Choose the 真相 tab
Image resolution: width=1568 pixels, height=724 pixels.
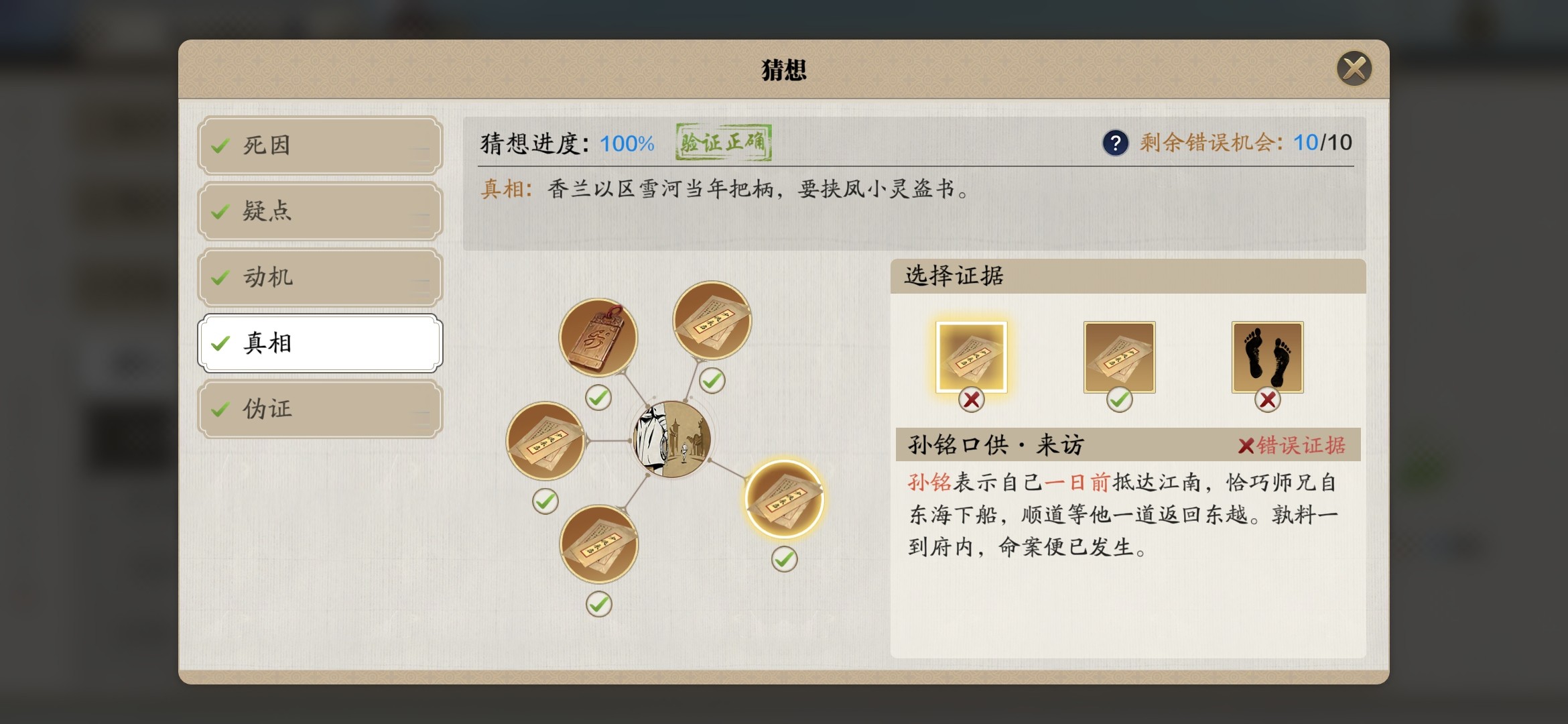[x=320, y=343]
